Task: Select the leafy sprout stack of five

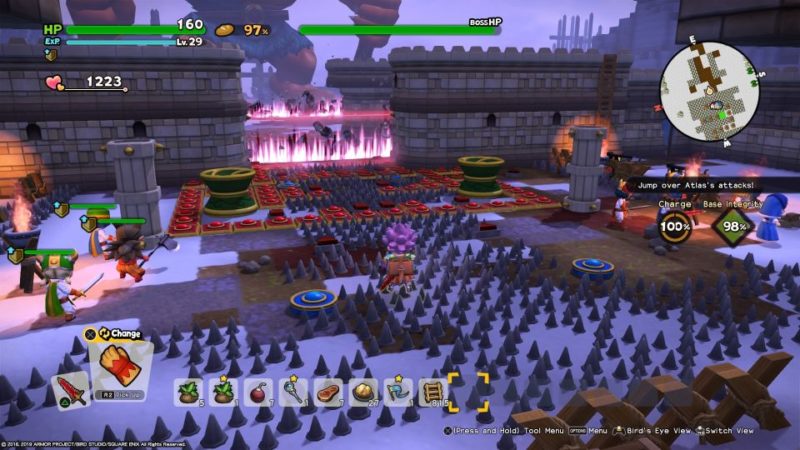Action: 188,391
